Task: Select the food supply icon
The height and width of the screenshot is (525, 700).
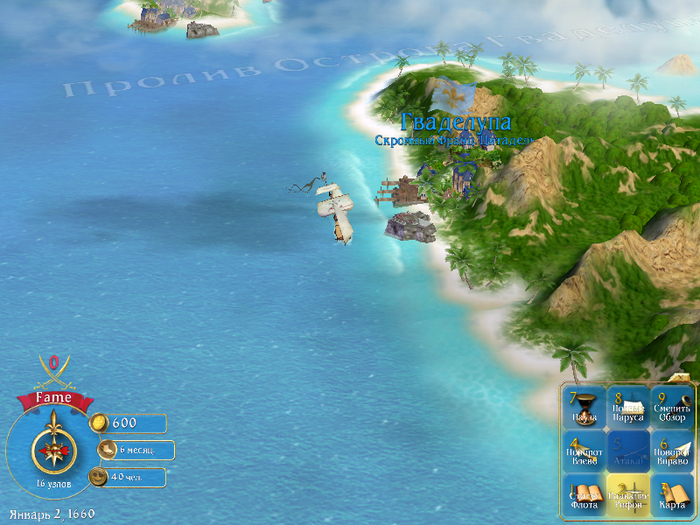Action: (x=105, y=450)
